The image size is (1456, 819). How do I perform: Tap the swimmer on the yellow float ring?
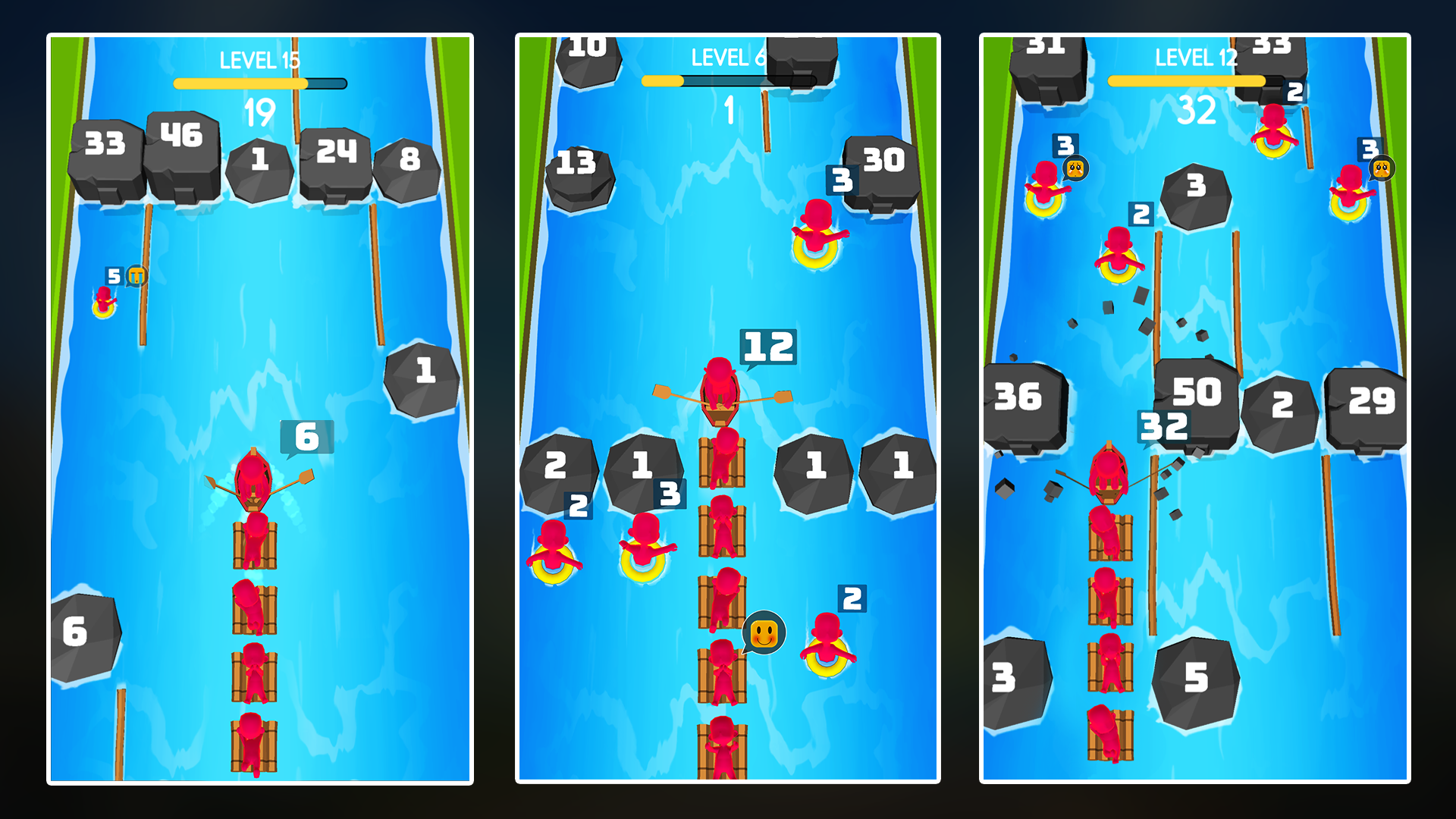pyautogui.click(x=815, y=243)
